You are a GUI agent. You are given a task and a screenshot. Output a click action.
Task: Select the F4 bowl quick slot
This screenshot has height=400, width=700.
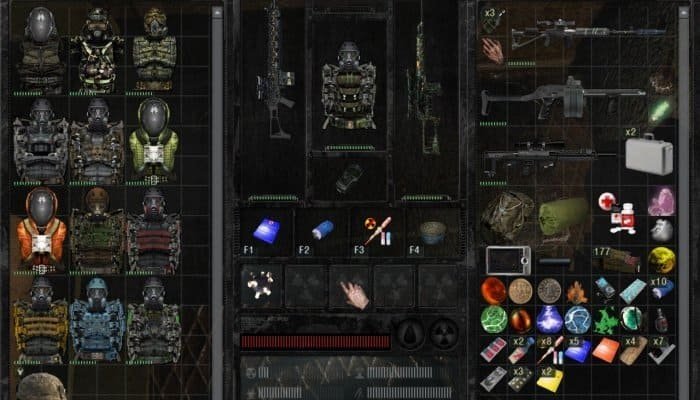coord(435,232)
